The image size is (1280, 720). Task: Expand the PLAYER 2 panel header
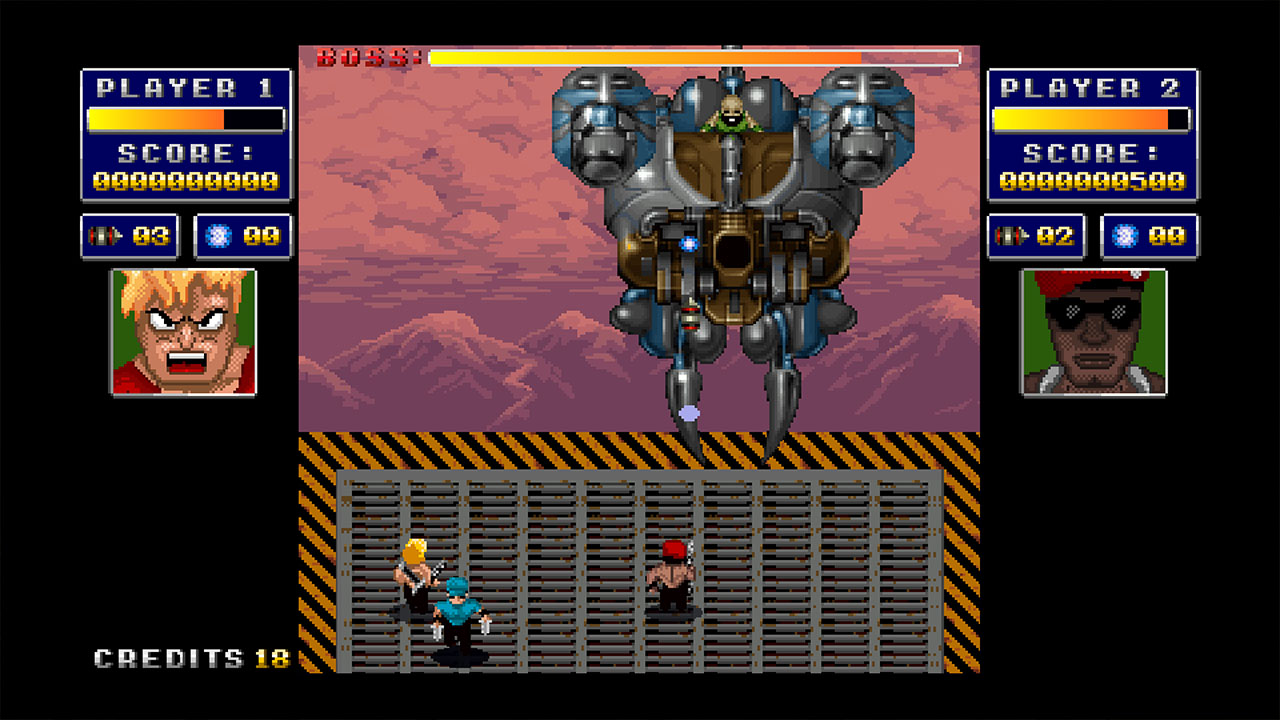pos(1091,87)
